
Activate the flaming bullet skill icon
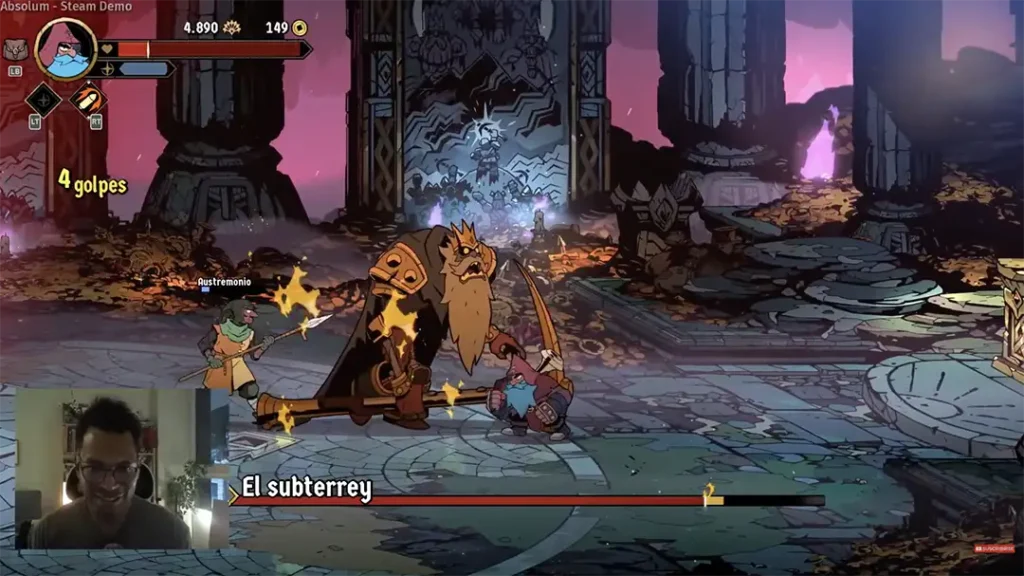(88, 99)
